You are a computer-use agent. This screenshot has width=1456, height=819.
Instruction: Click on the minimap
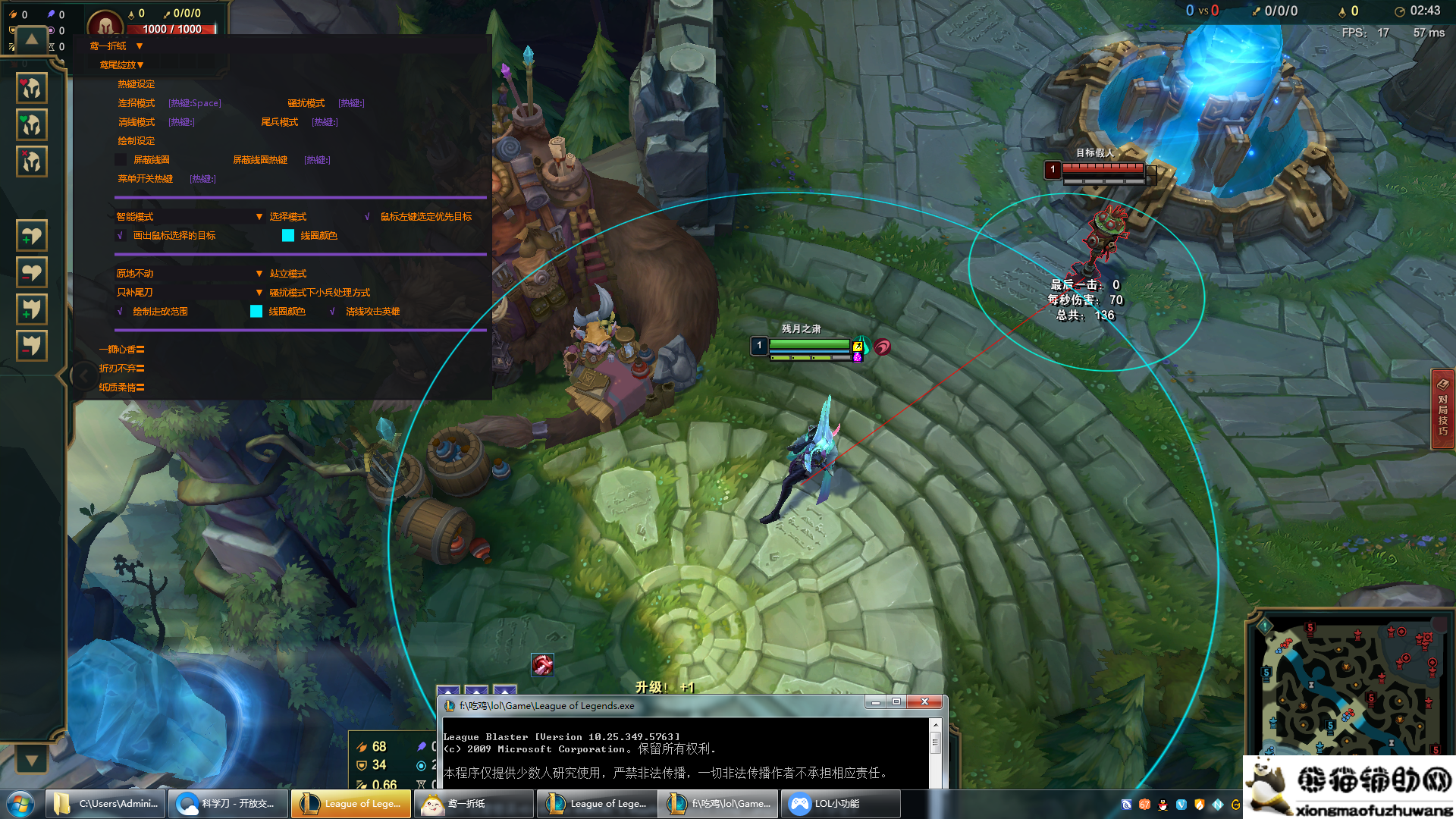[x=1349, y=686]
